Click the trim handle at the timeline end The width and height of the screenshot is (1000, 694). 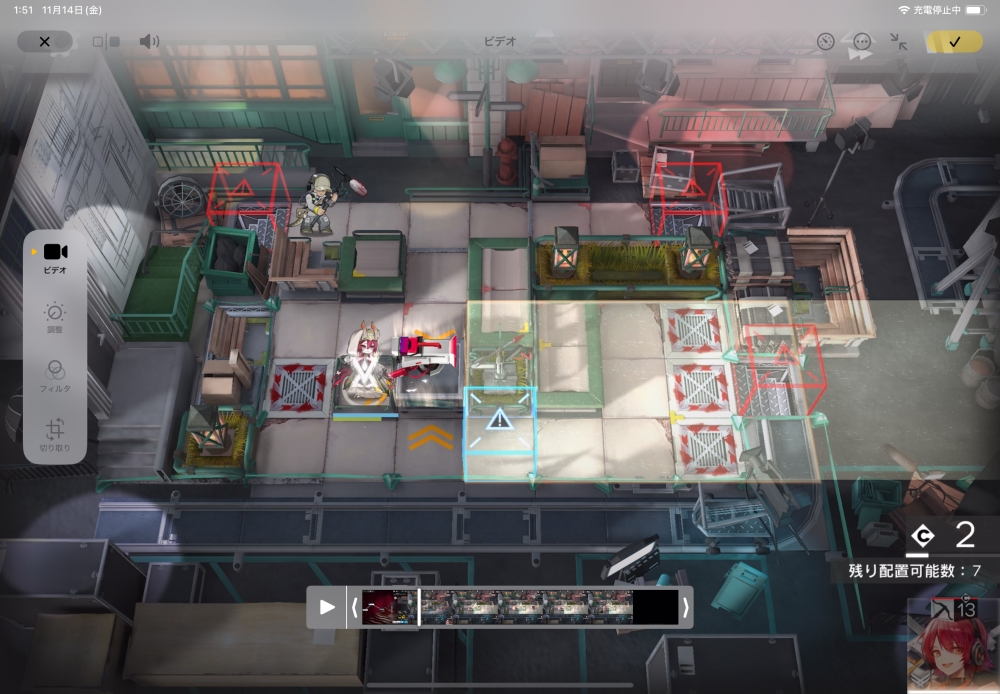point(685,607)
